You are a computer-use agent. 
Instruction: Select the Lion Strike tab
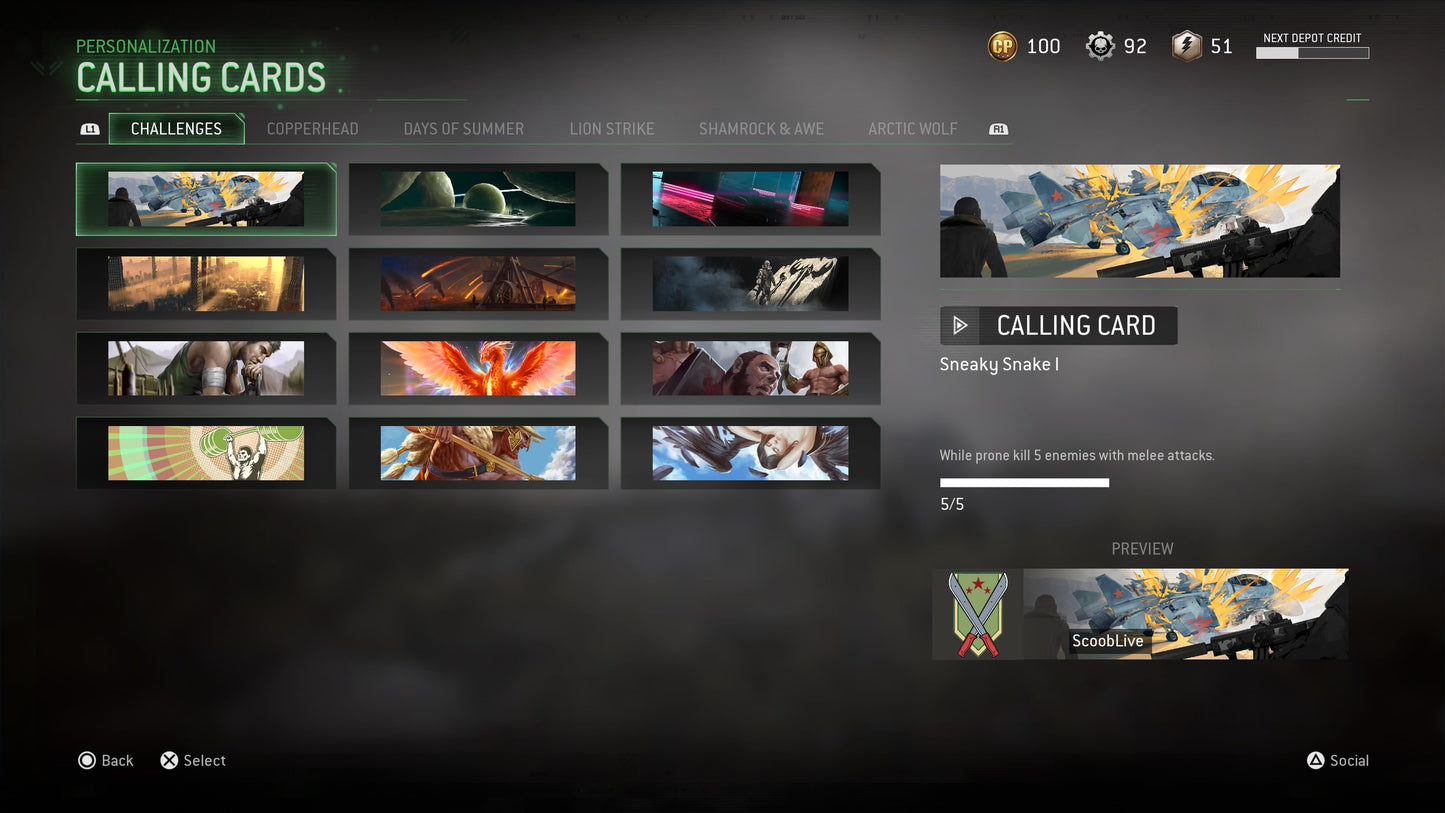click(611, 129)
